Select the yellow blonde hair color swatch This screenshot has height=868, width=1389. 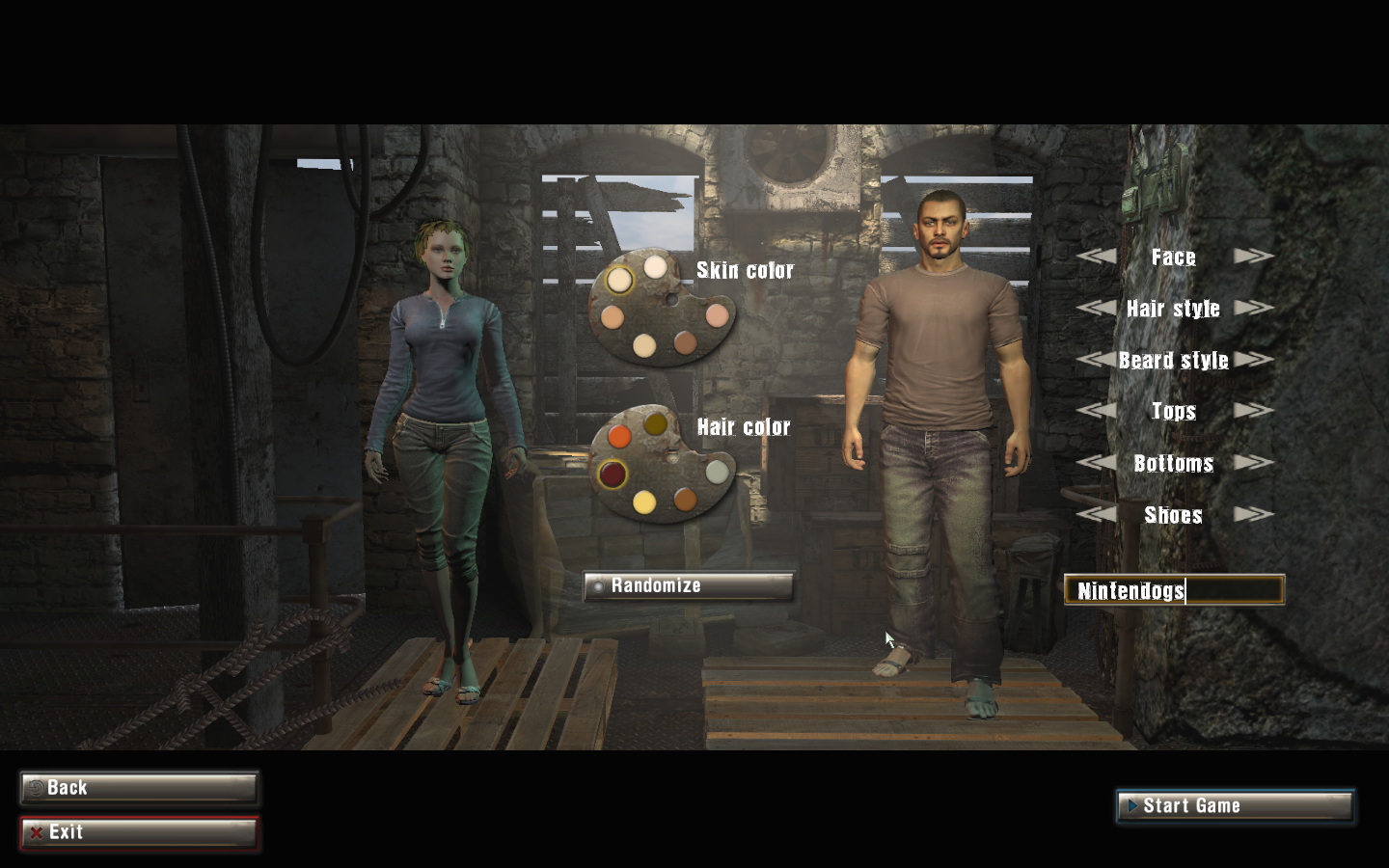[x=644, y=502]
